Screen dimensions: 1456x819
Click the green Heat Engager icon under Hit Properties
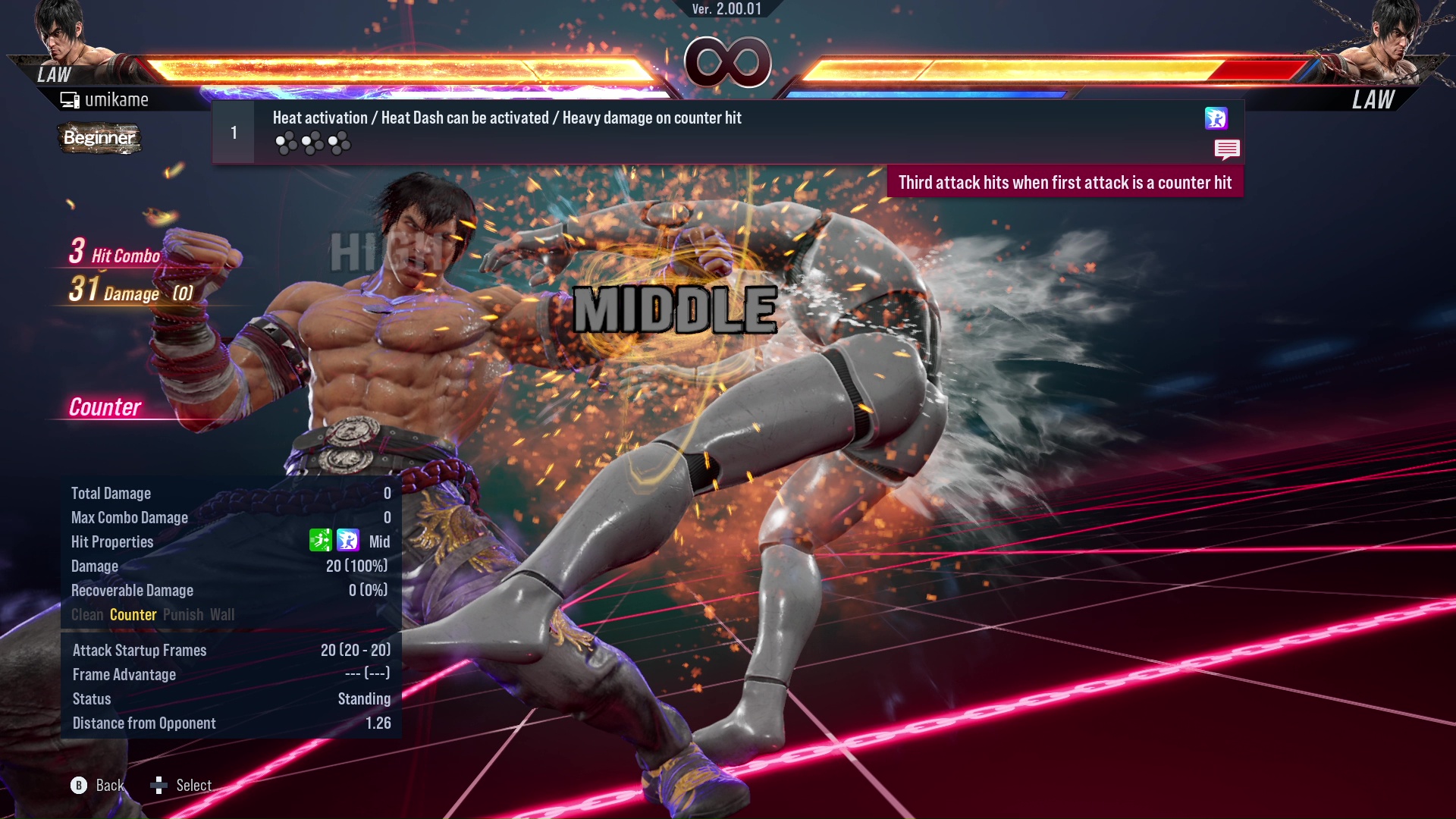pyautogui.click(x=322, y=541)
